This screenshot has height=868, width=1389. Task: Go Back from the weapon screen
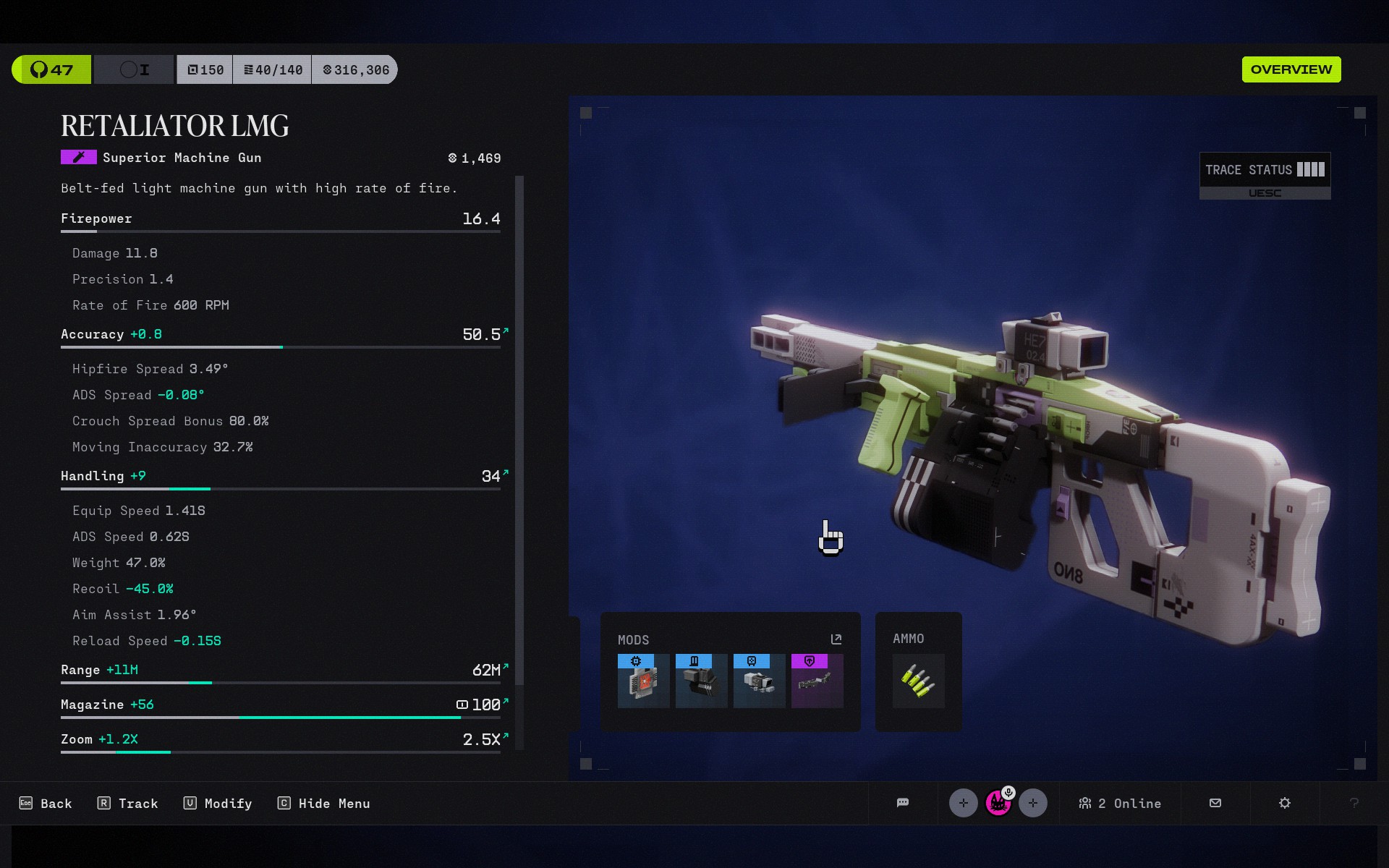46,804
